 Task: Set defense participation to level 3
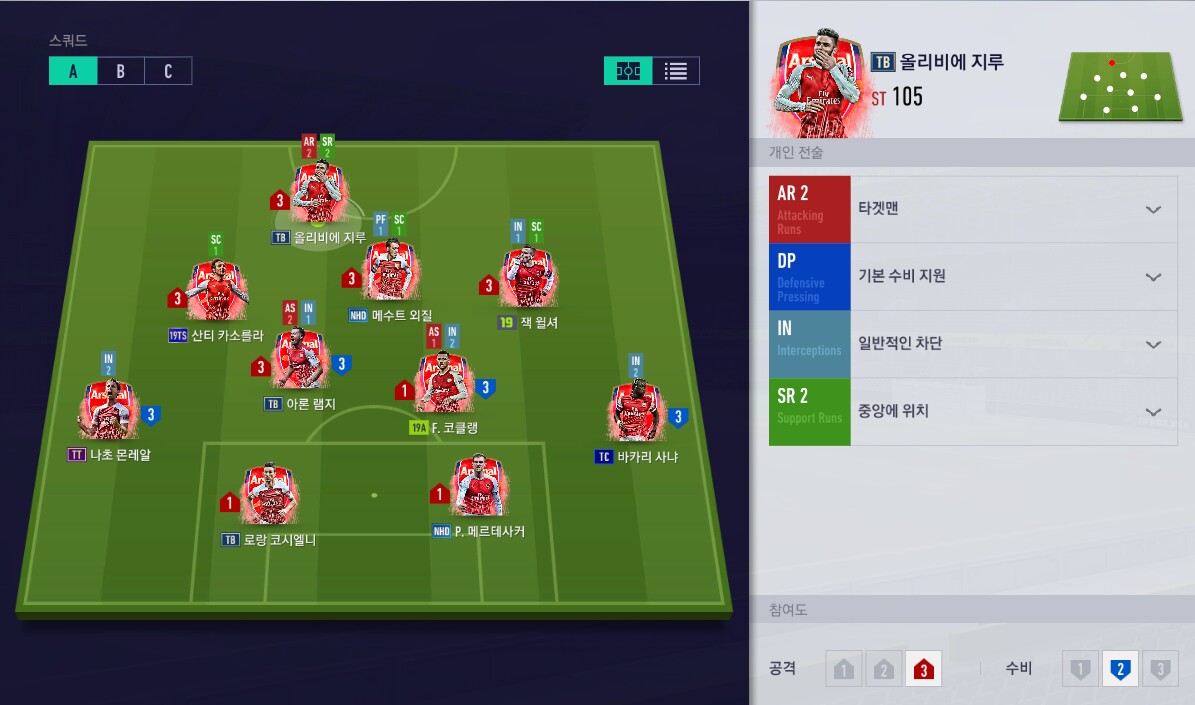tap(1159, 670)
